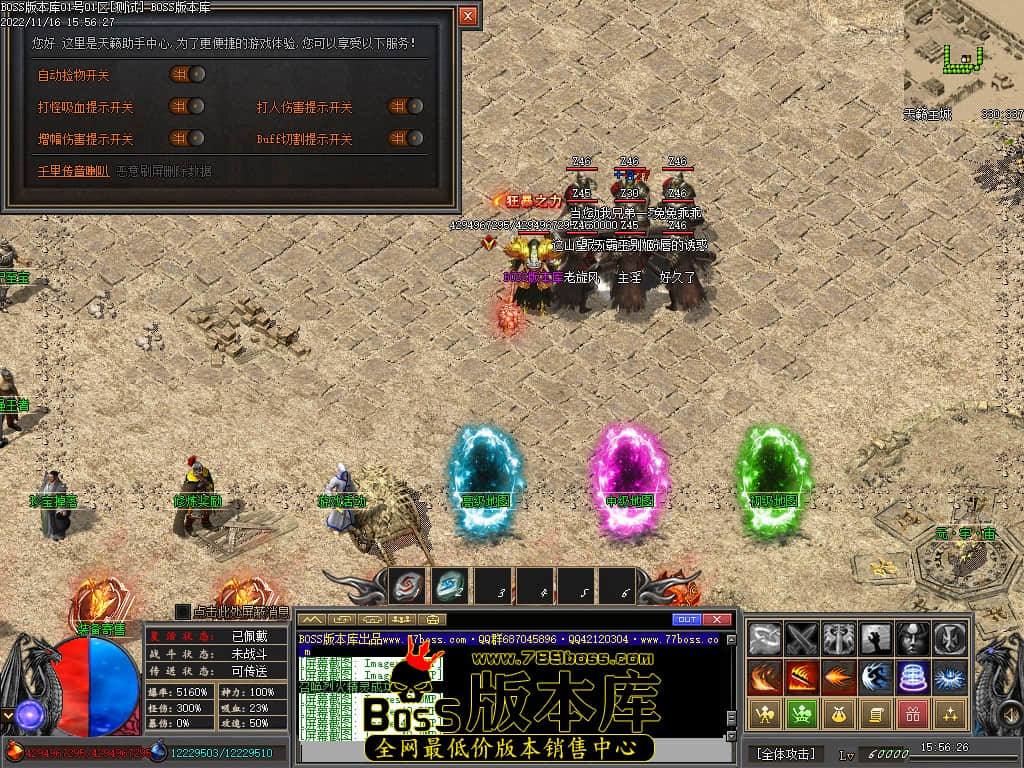
Task: Activate the flaming sword slash skill
Action: coord(802,676)
